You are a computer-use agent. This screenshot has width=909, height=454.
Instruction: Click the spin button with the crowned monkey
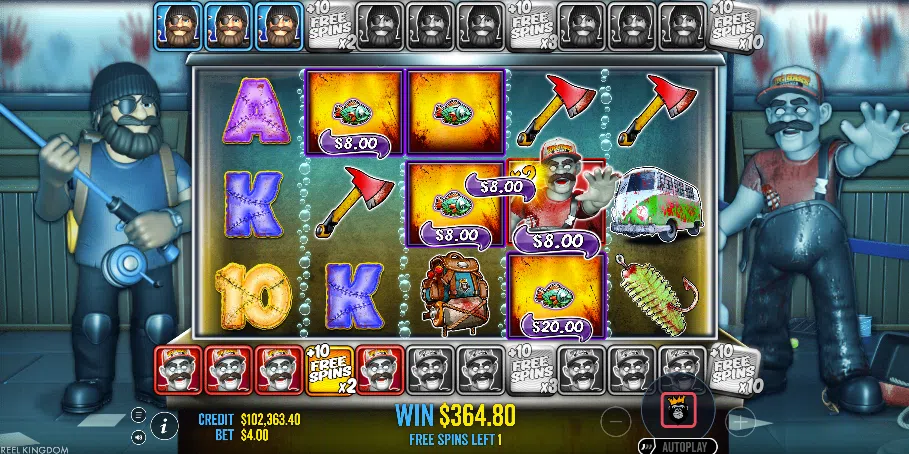coord(680,408)
